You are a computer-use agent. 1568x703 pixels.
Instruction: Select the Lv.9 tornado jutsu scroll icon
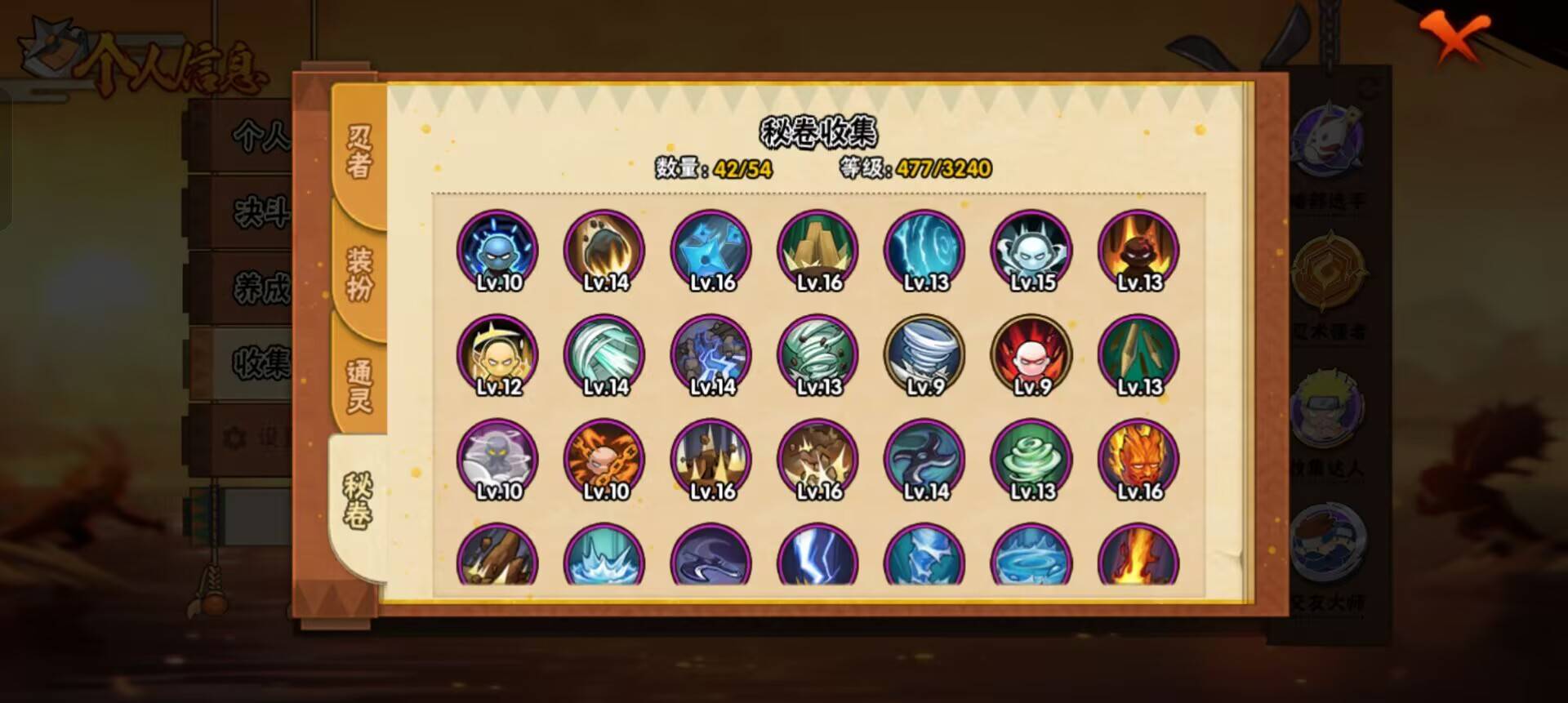[x=925, y=355]
